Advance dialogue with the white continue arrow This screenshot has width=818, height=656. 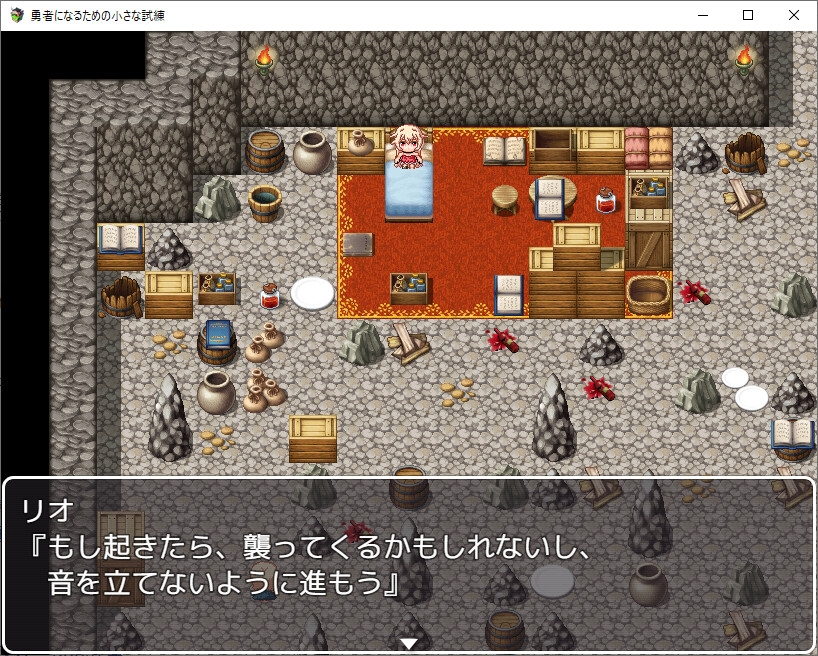408,643
